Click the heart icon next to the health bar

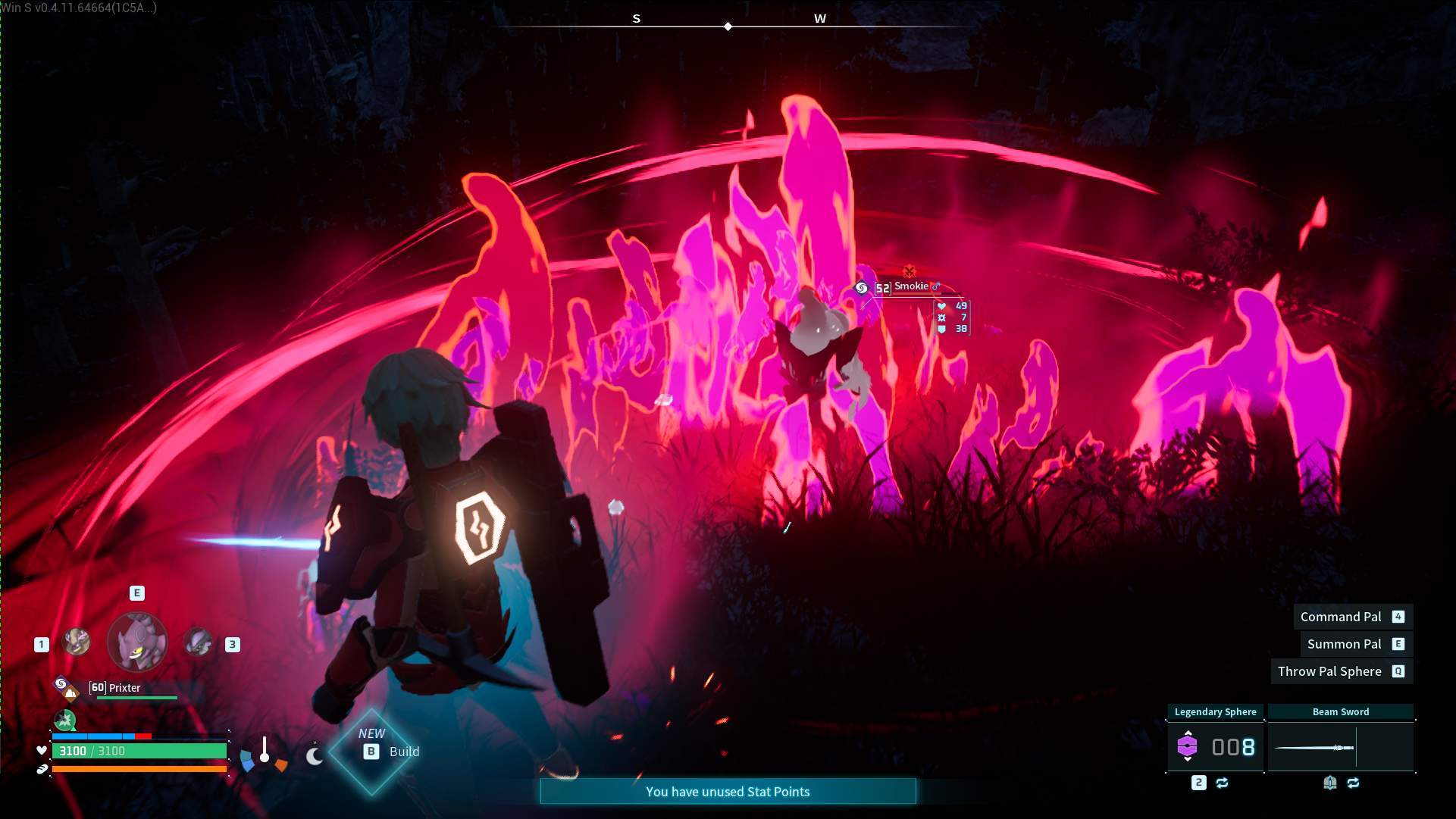click(x=41, y=751)
